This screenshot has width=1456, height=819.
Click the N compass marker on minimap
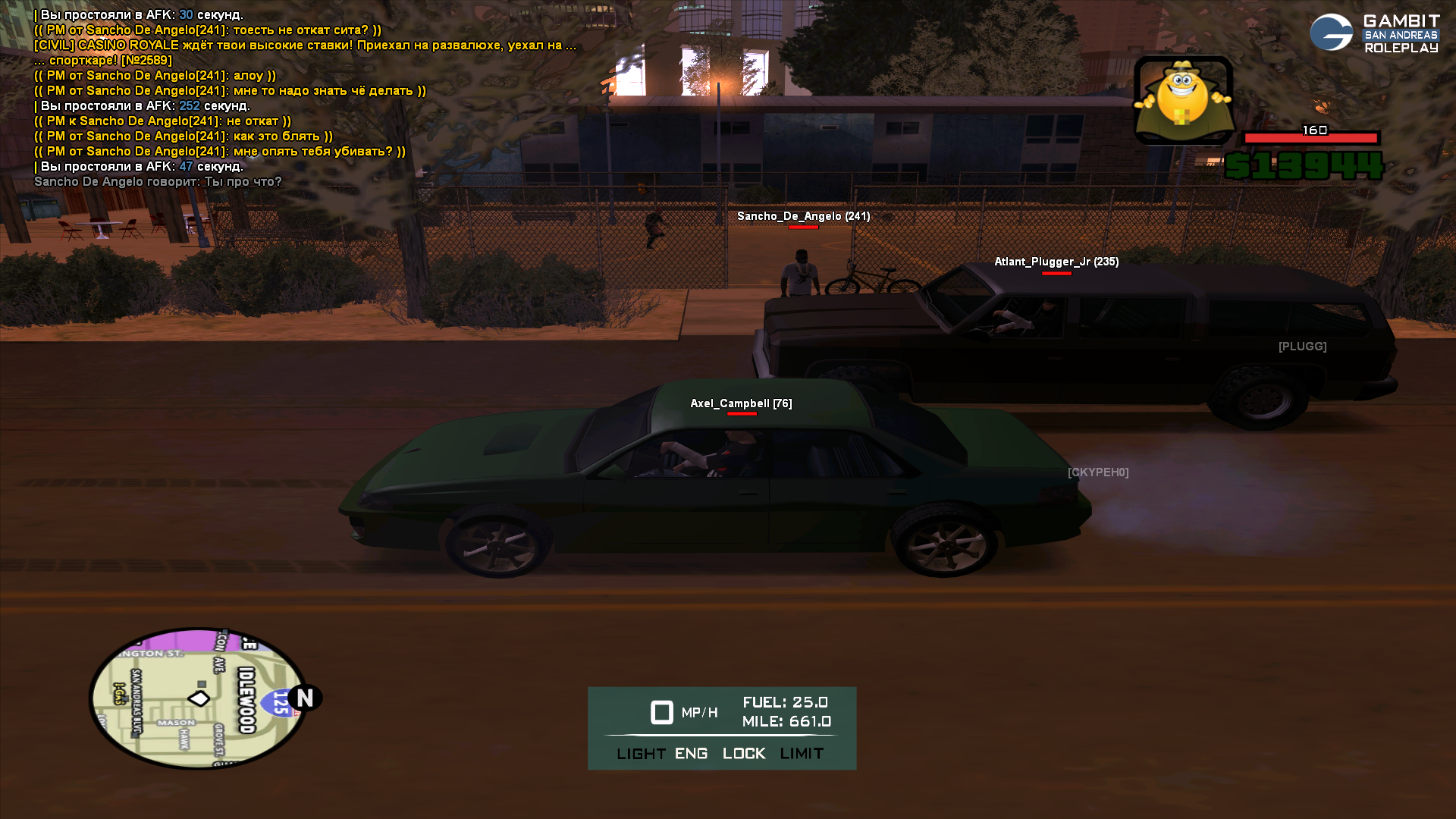(x=305, y=698)
